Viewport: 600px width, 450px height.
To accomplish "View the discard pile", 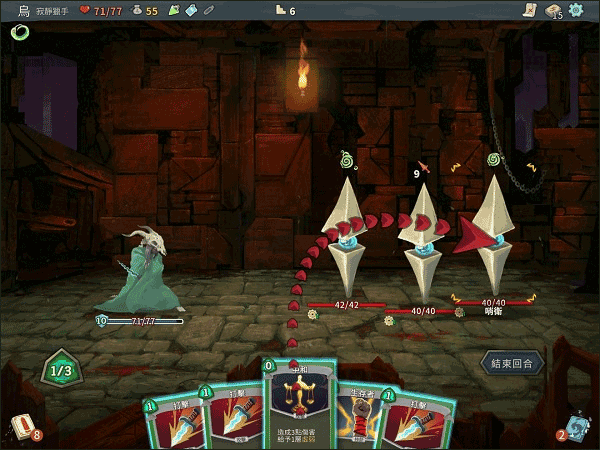I will point(575,425).
